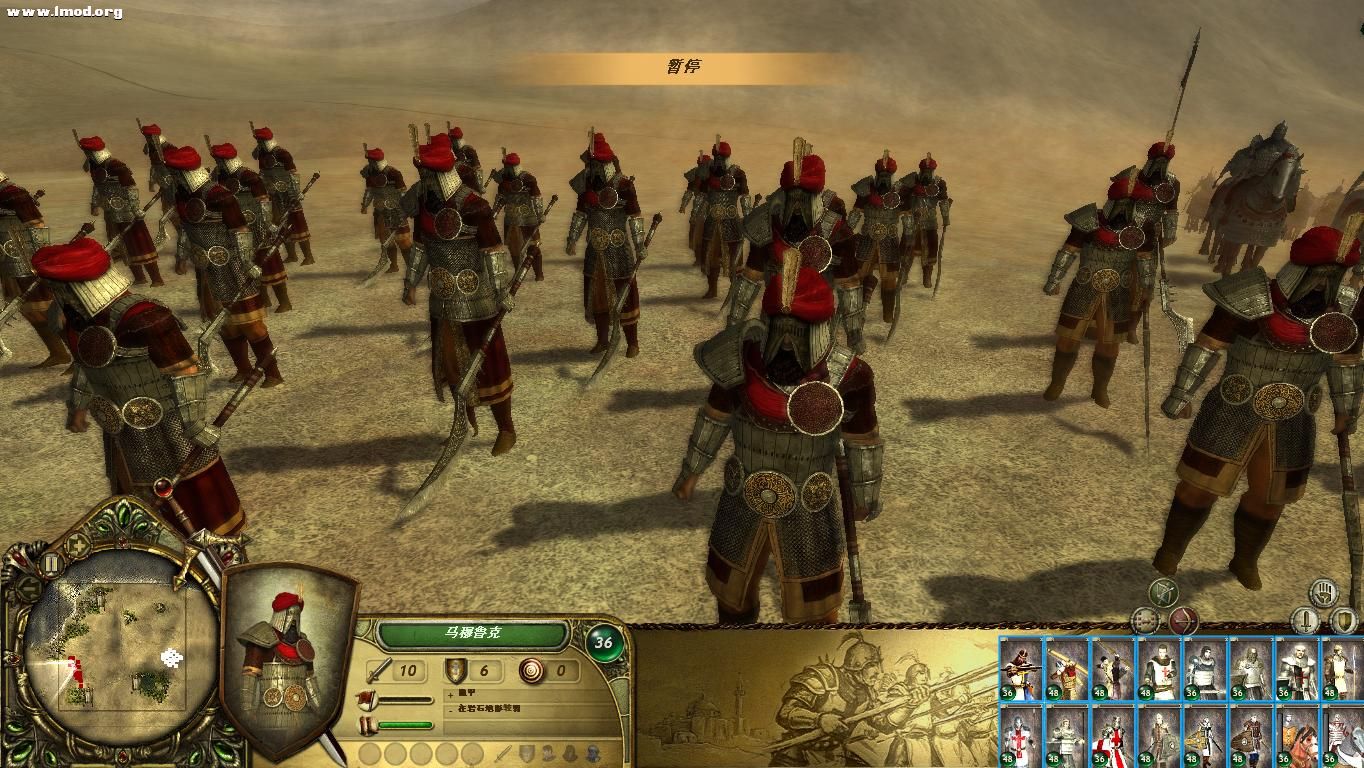The width and height of the screenshot is (1364, 768).
Task: Choose the knight with red-cross heater shield card
Action: click(1113, 736)
